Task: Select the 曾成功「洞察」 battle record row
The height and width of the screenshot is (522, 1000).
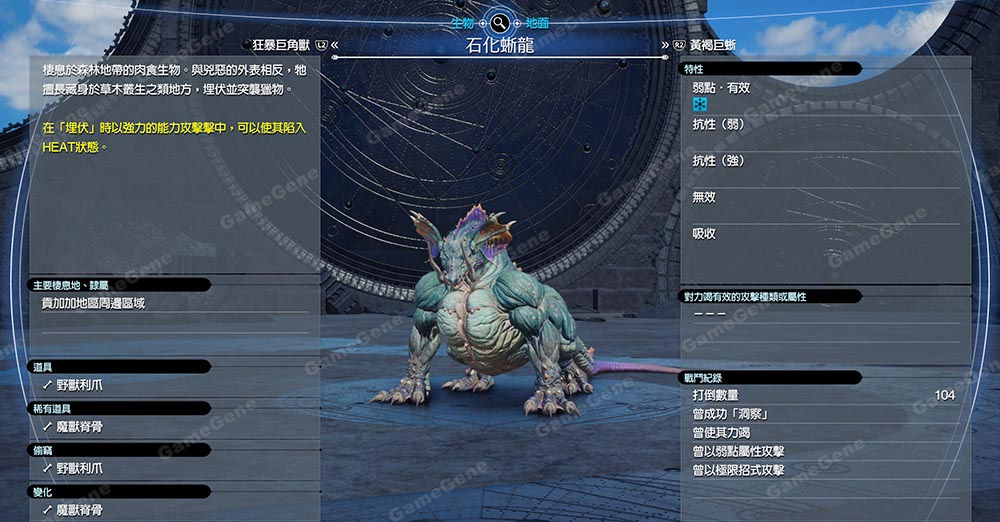Action: tap(730, 414)
